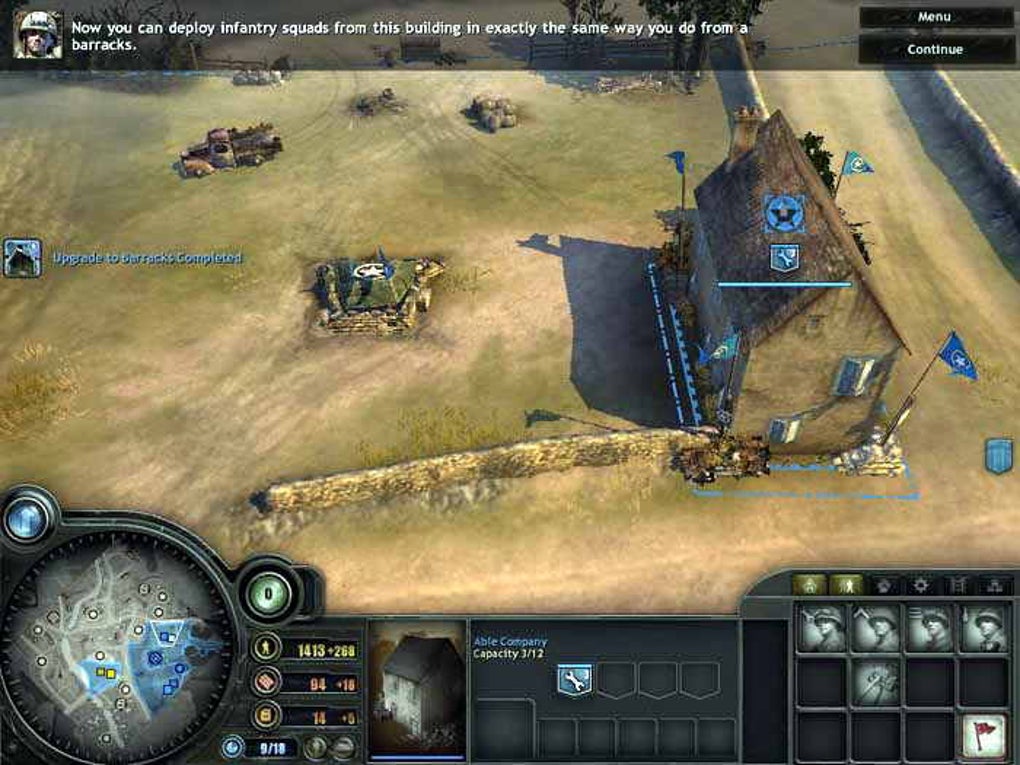1020x765 pixels.
Task: Switch to the gear-shaped command tab
Action: pyautogui.click(x=920, y=584)
